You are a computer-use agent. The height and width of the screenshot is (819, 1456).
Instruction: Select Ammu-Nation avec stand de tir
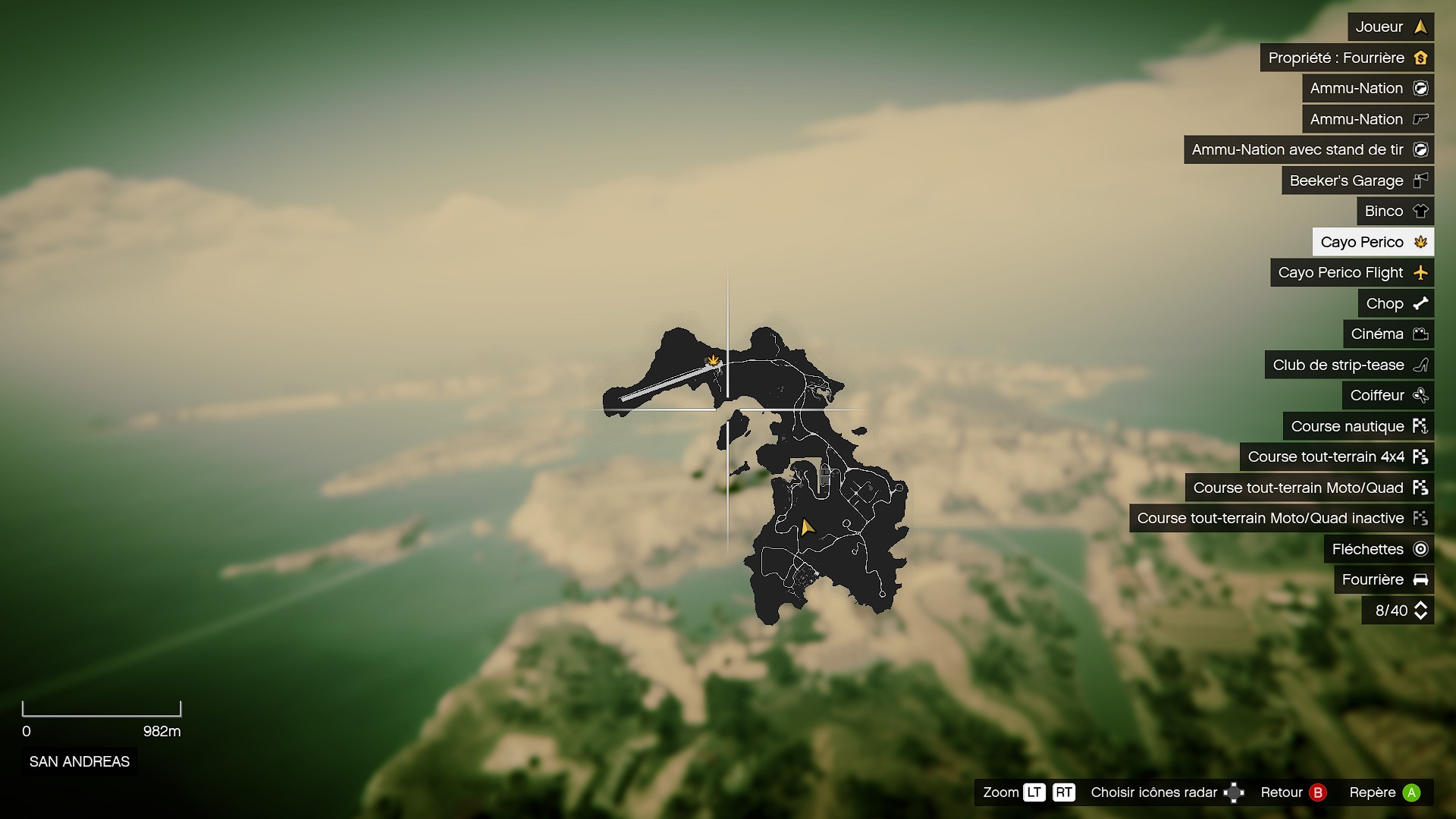point(1308,149)
